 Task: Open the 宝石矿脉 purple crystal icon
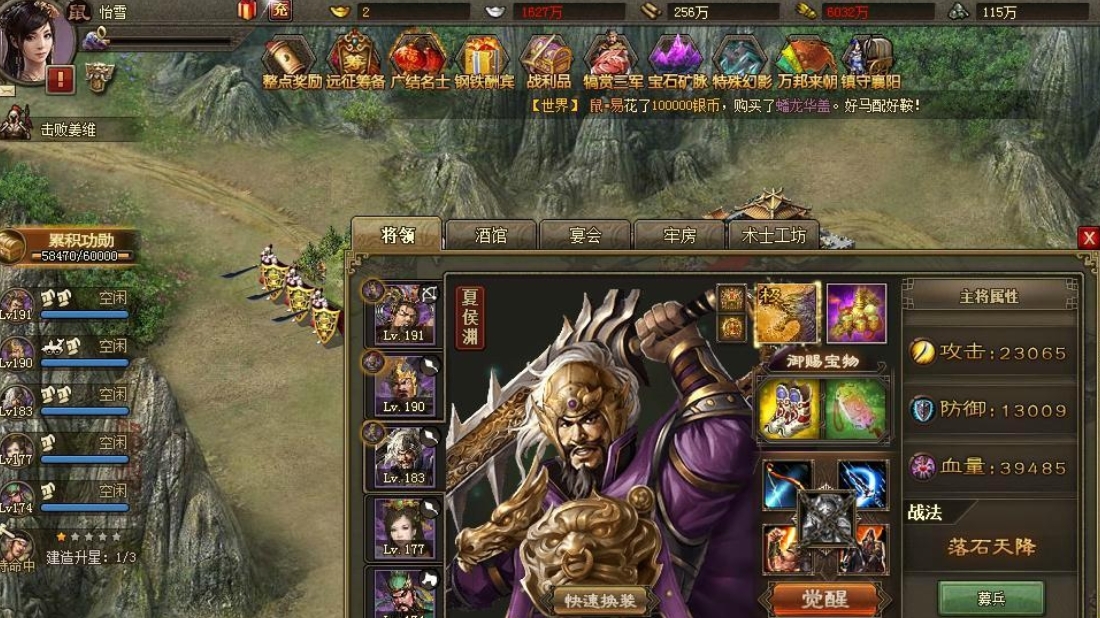676,62
